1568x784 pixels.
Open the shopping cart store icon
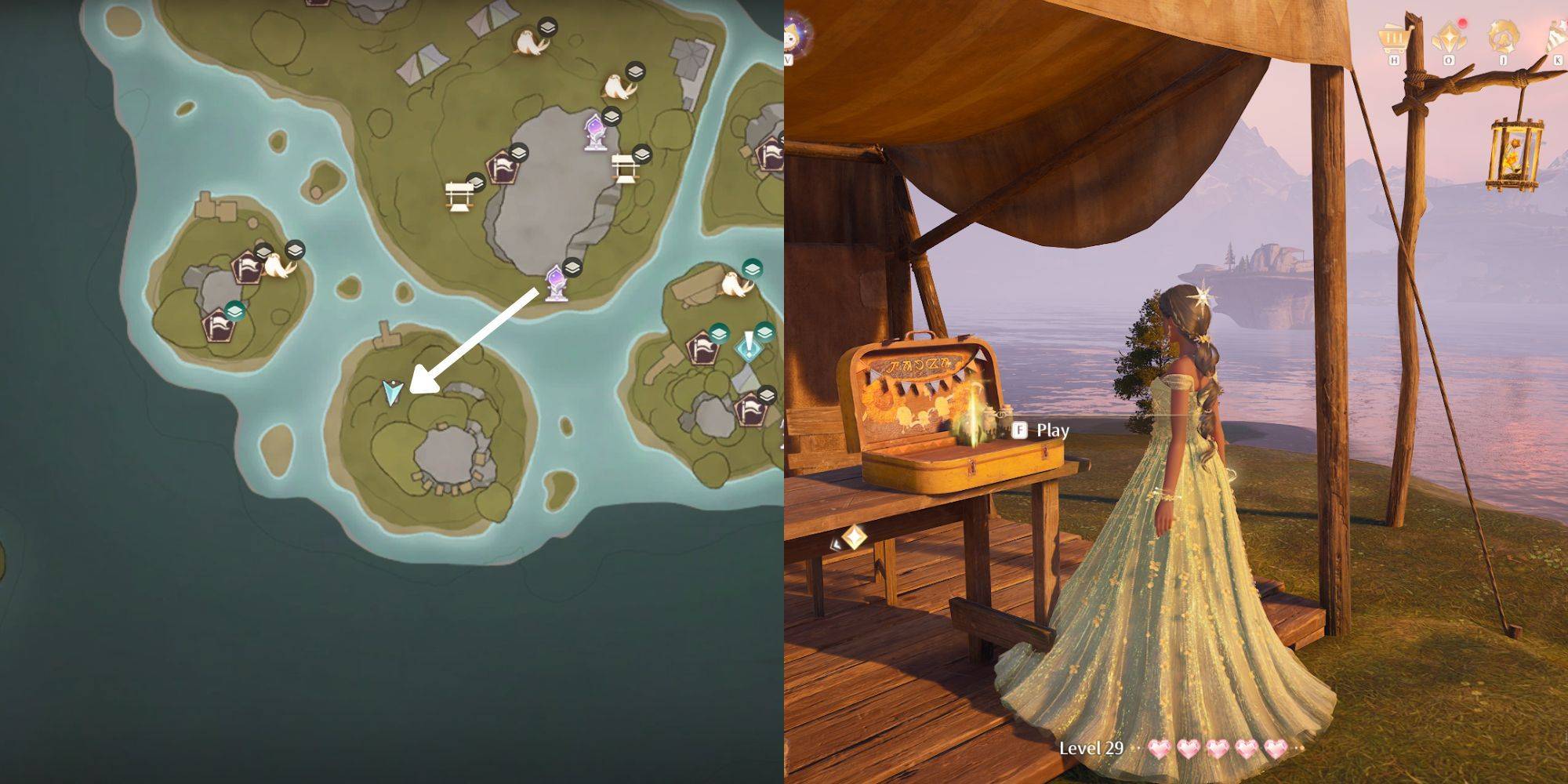(1394, 36)
